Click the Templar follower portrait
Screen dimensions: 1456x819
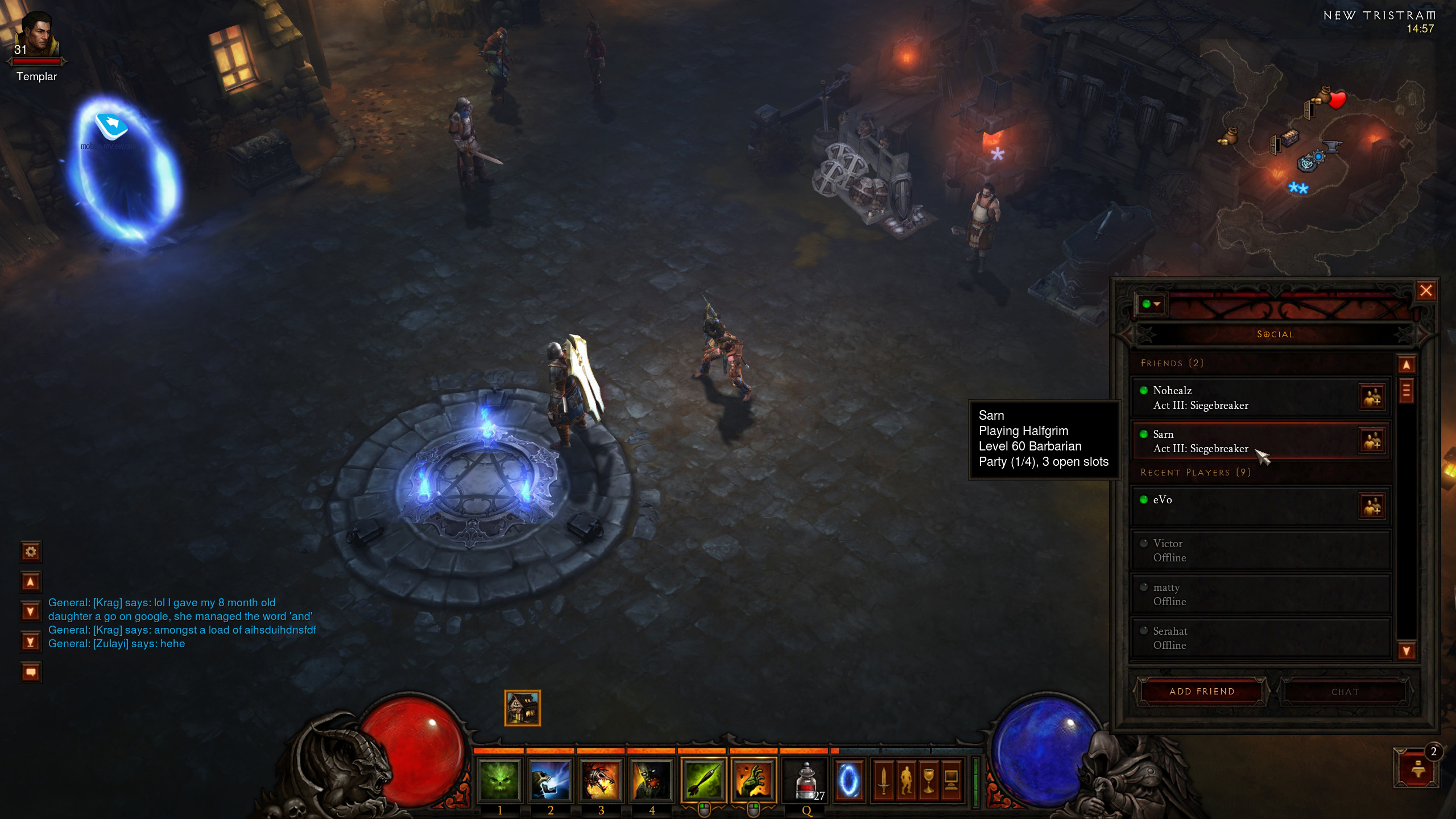[x=38, y=35]
